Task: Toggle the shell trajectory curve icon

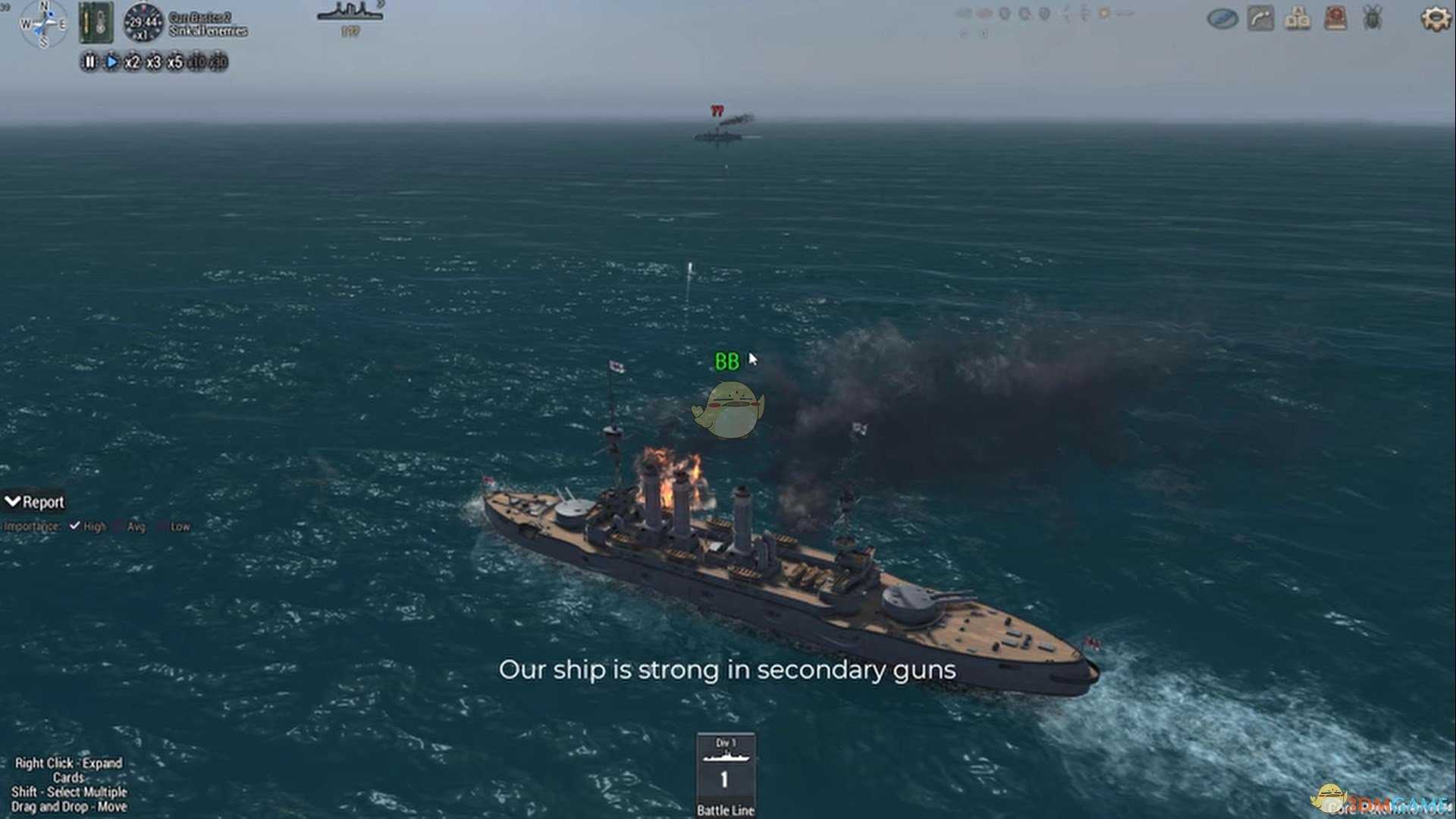Action: (1260, 18)
